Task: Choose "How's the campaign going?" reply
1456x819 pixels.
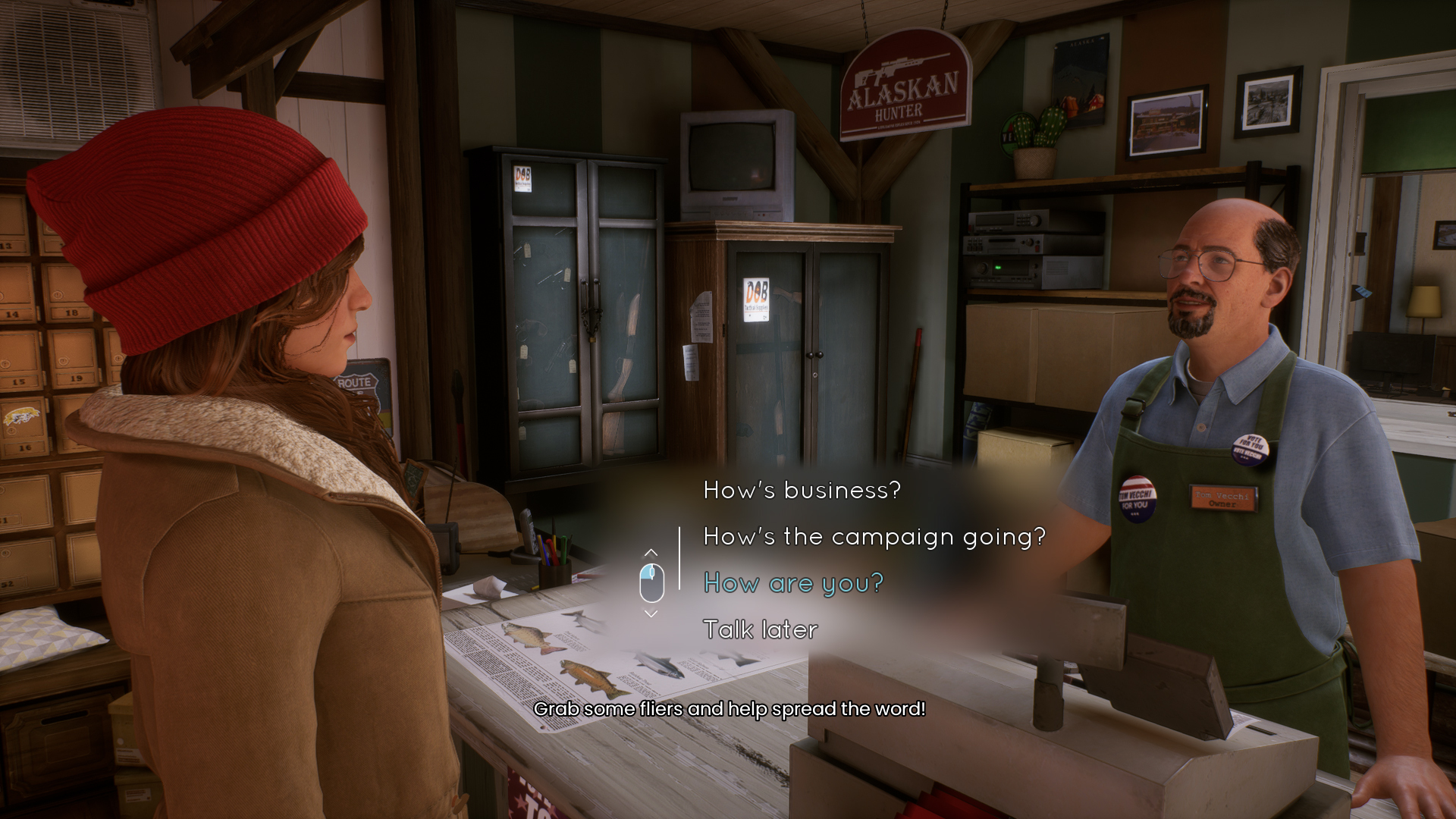Action: pos(874,537)
